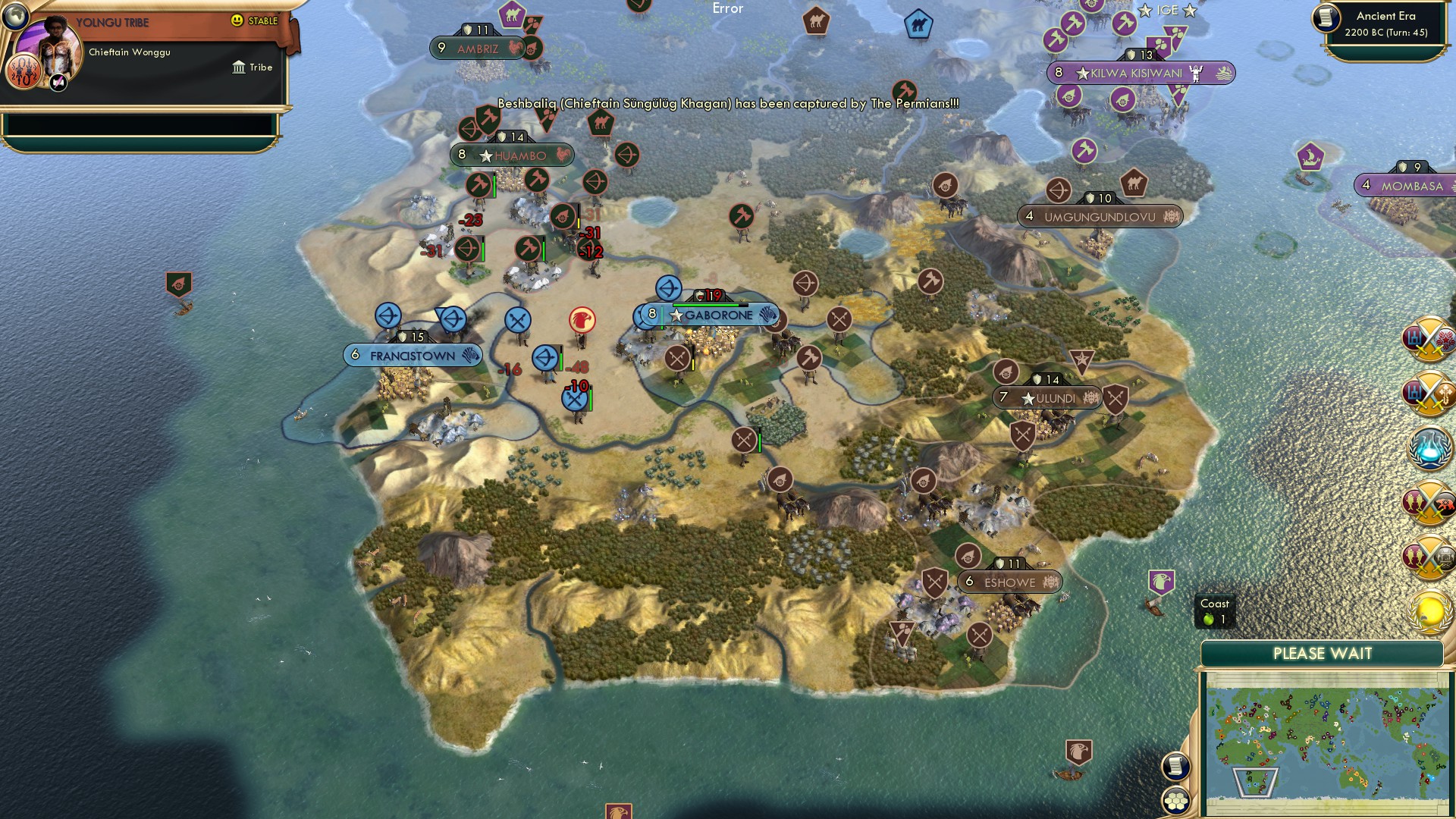Click the Tribe government building icon
The image size is (1456, 819).
click(x=238, y=67)
